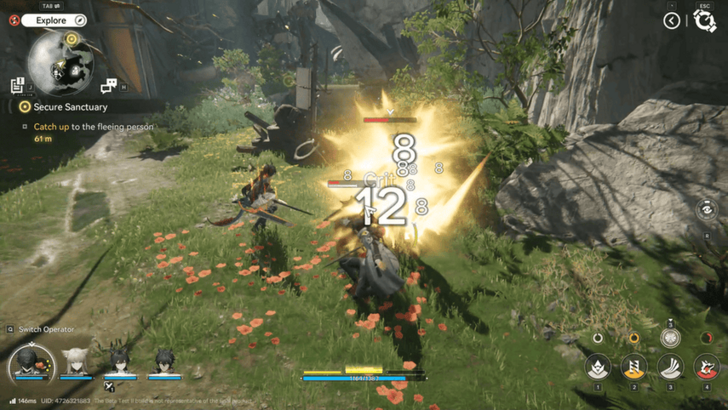Click the red icon beside Explore
Viewport: 728px width, 410px height.
pos(14,19)
